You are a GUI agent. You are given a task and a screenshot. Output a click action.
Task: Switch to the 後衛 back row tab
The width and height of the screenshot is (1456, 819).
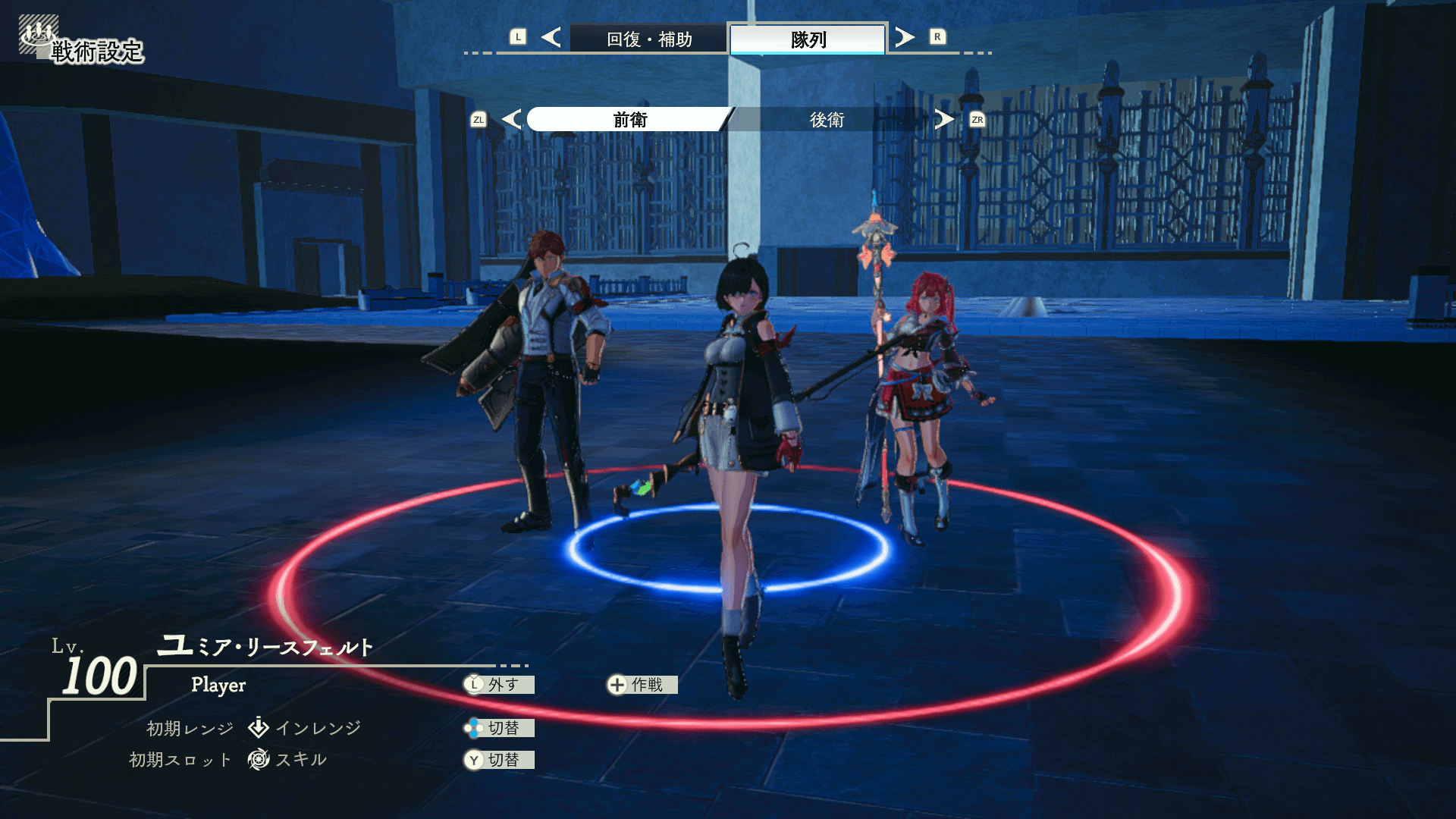(x=827, y=120)
